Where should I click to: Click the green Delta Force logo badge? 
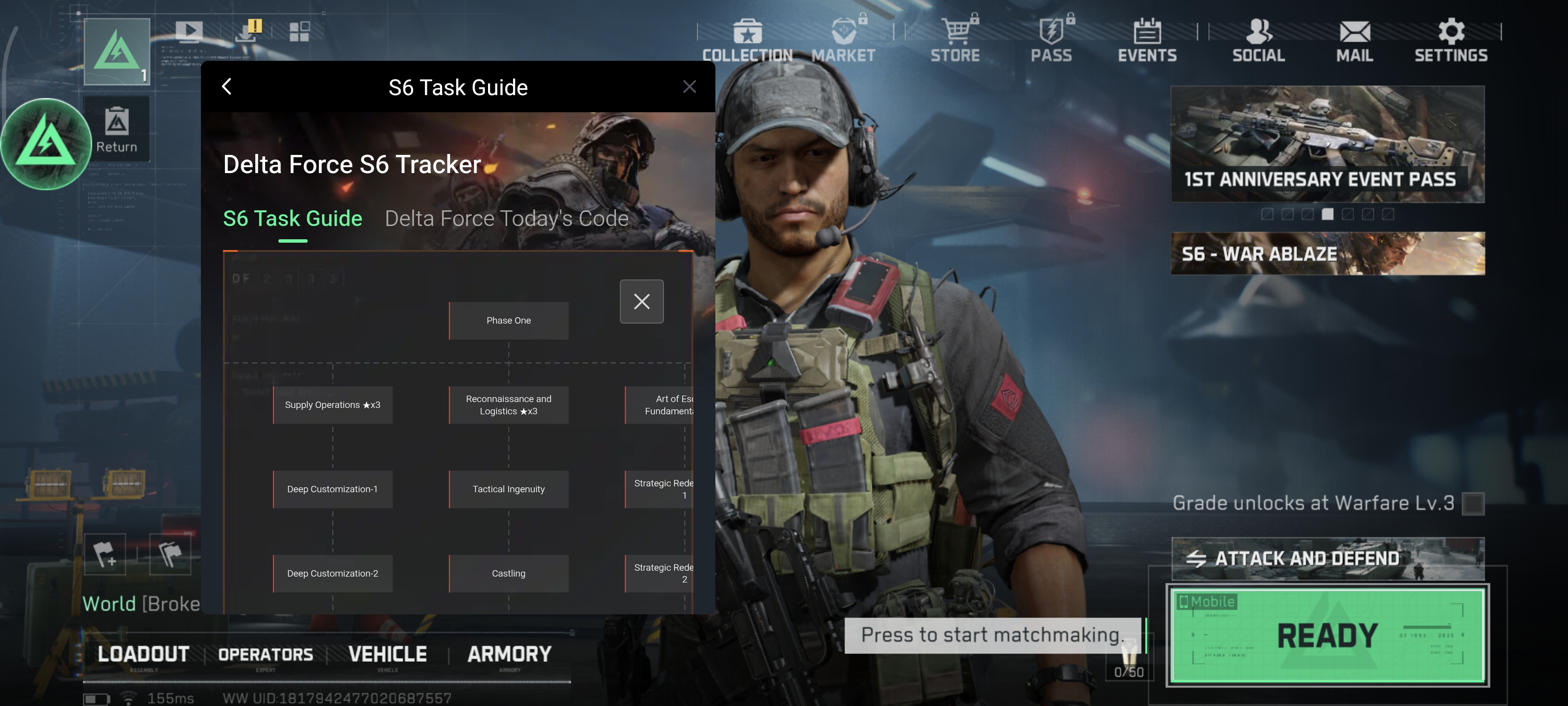(x=46, y=144)
